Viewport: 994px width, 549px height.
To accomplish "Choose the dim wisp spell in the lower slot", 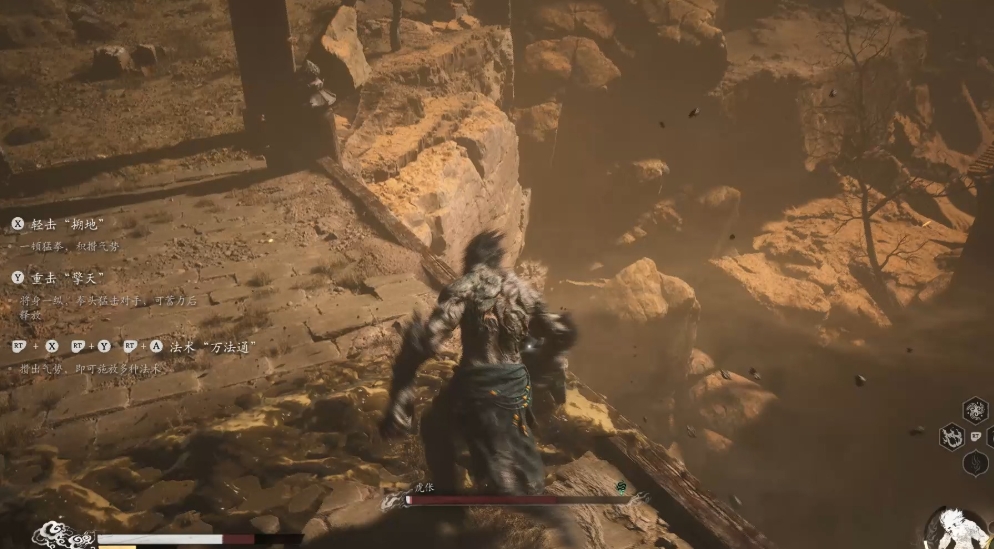I will pos(975,463).
